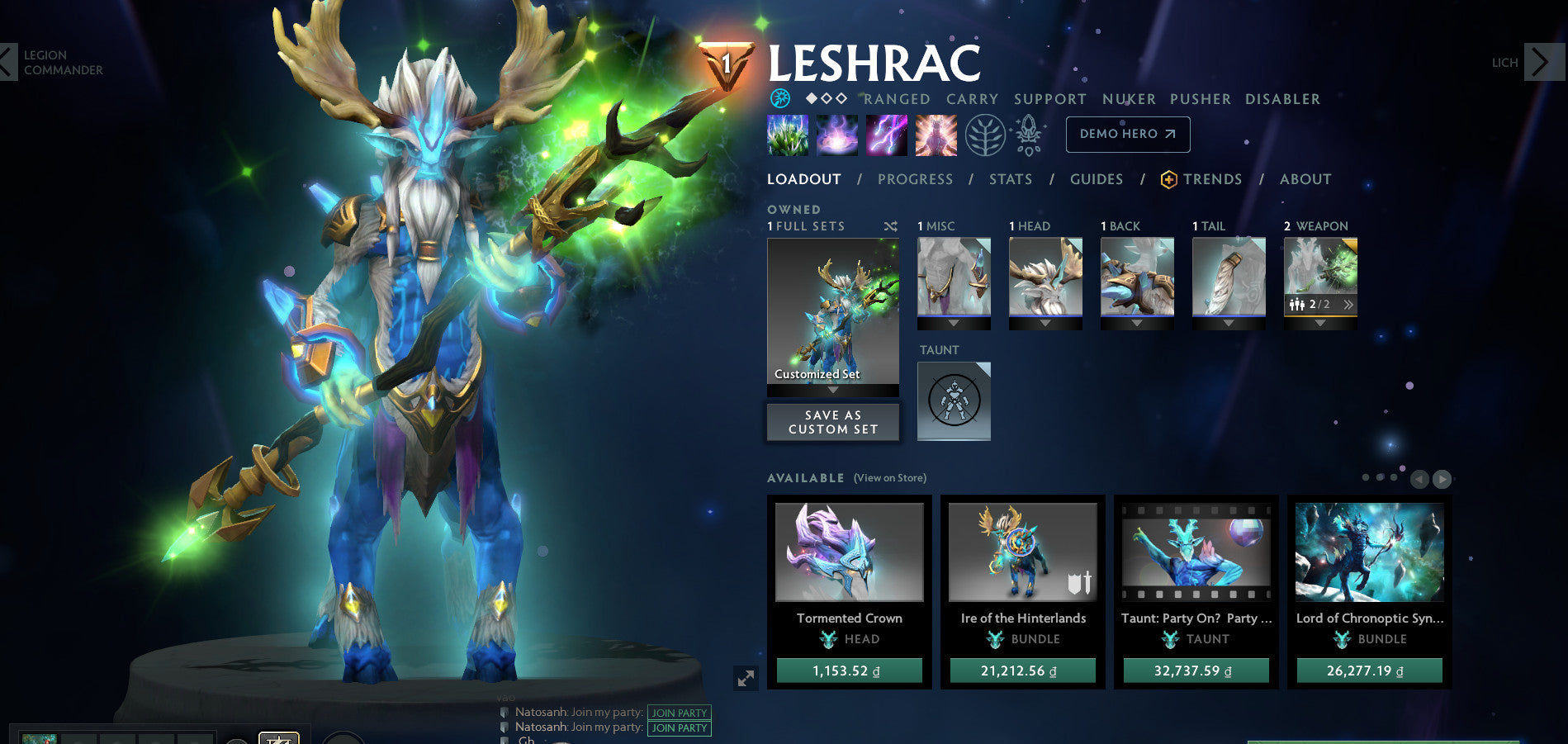Expand the Head item dropdown arrow

[1045, 324]
